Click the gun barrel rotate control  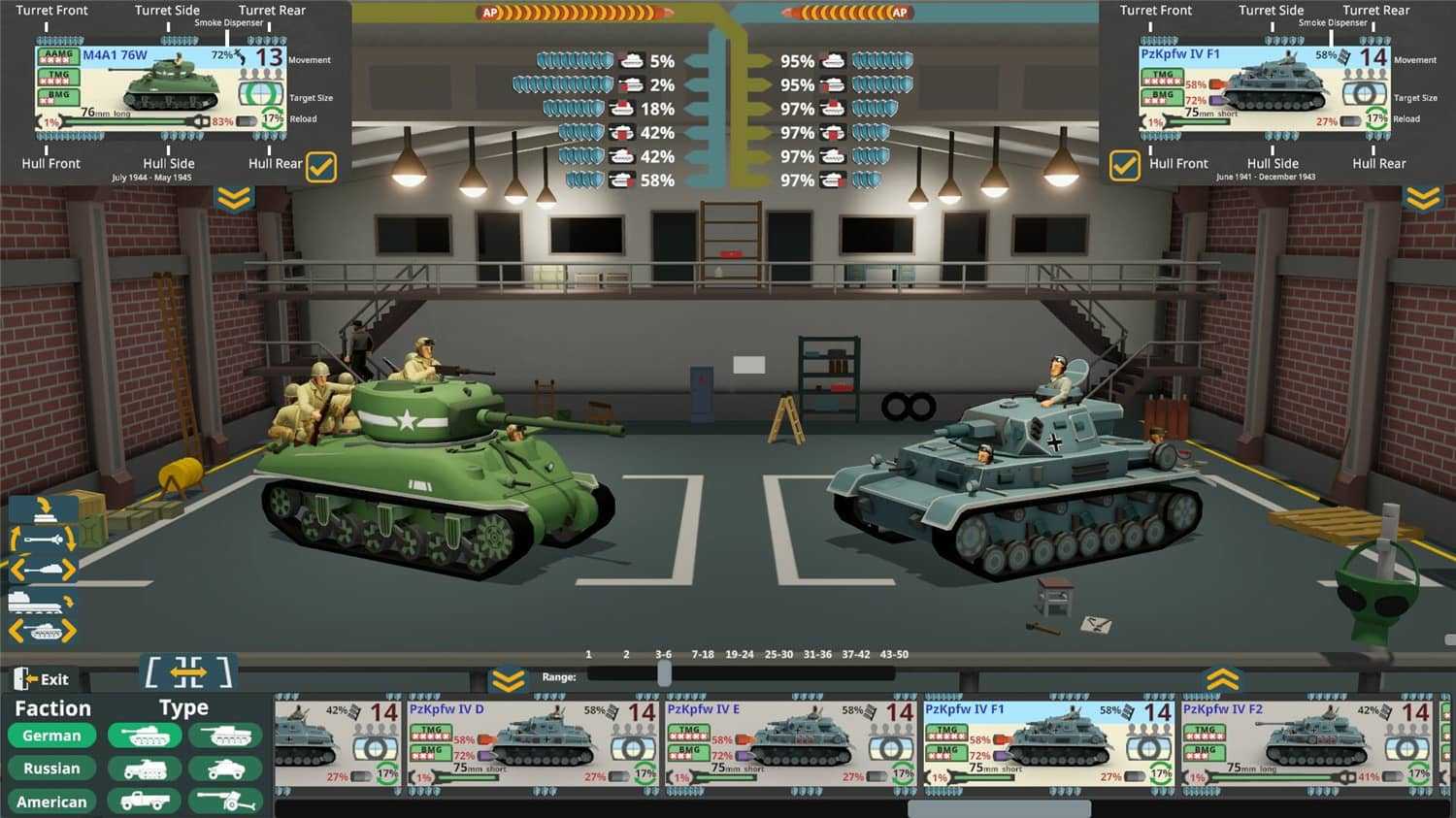pyautogui.click(x=43, y=539)
